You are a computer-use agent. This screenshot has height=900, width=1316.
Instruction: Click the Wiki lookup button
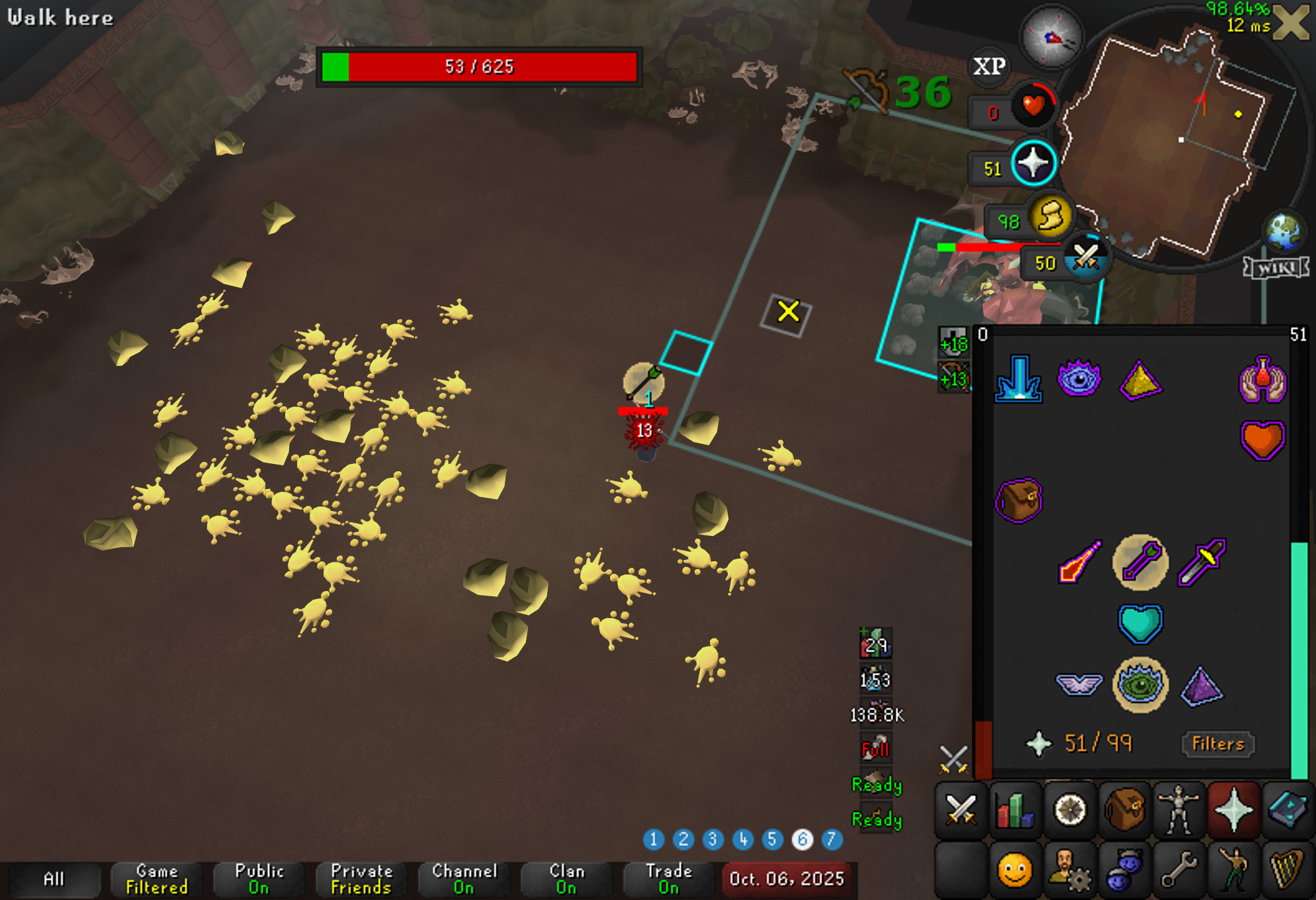point(1276,267)
